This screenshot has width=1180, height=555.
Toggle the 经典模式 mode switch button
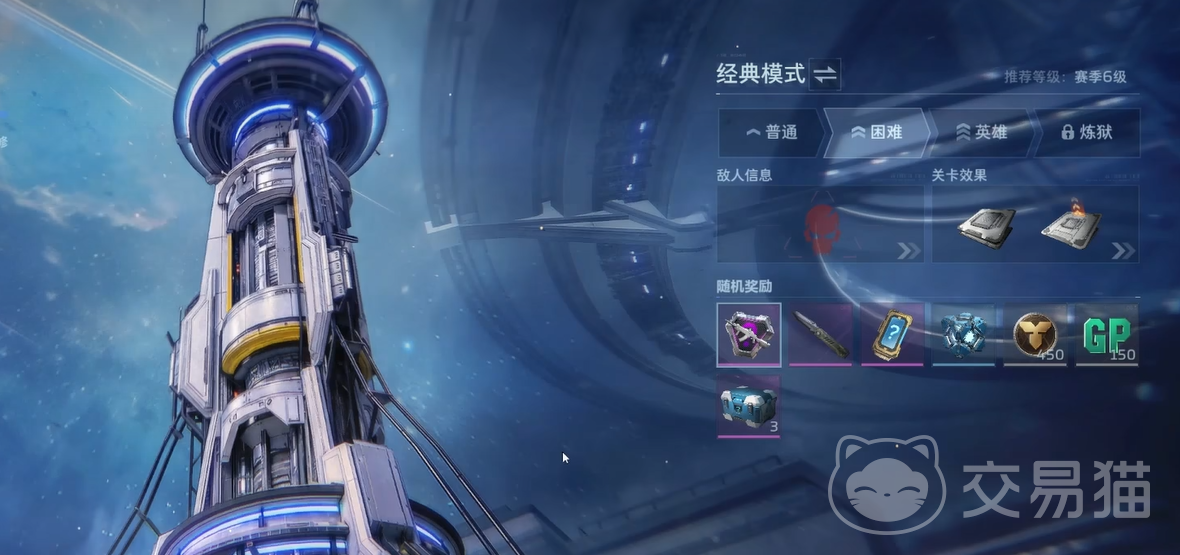coord(826,74)
